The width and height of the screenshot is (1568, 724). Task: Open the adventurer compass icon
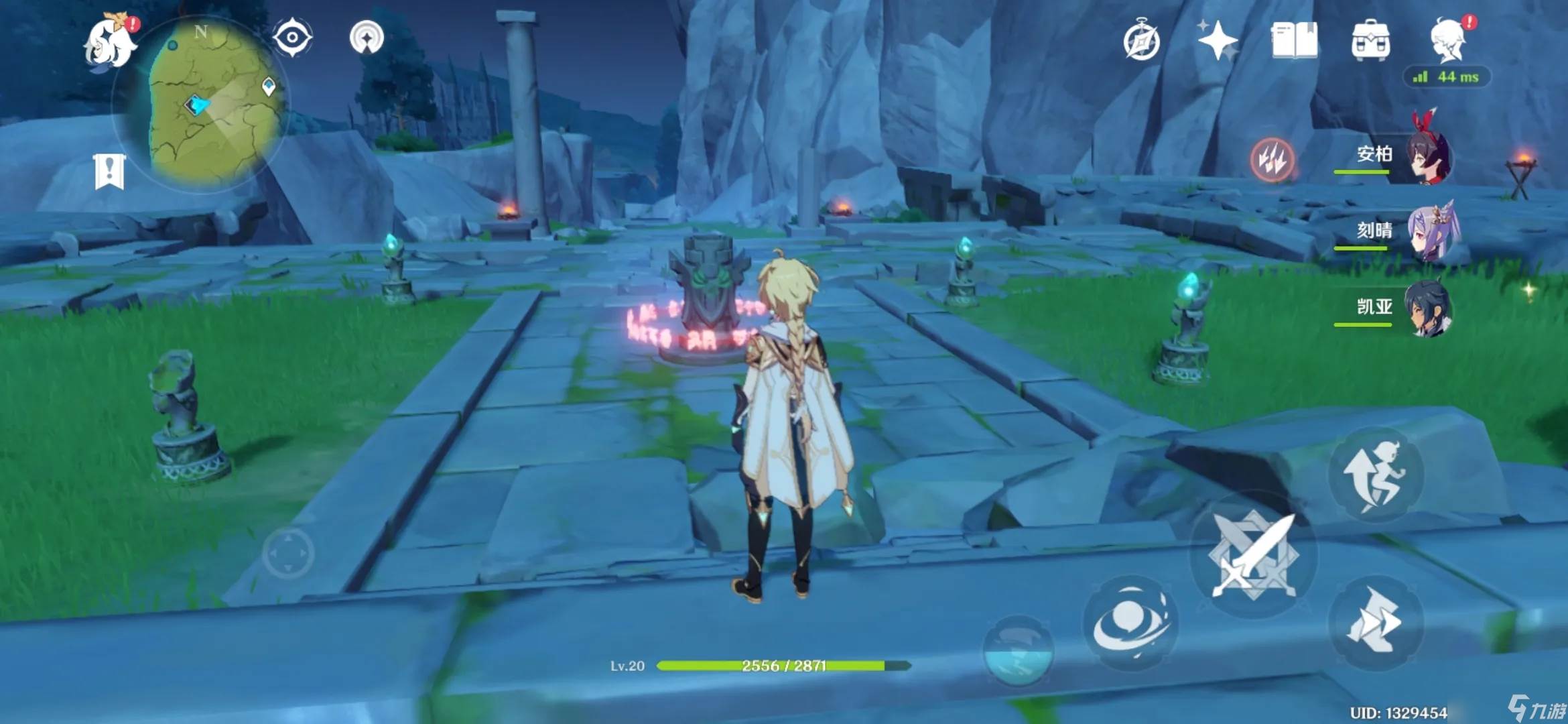pyautogui.click(x=1141, y=42)
